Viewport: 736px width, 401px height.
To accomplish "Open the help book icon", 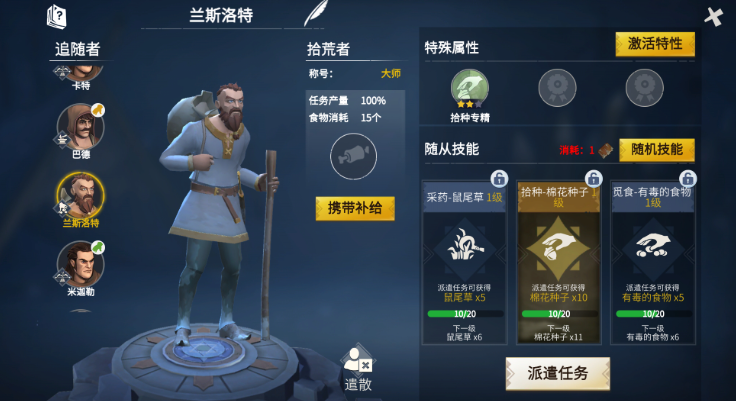I will 57,16.
